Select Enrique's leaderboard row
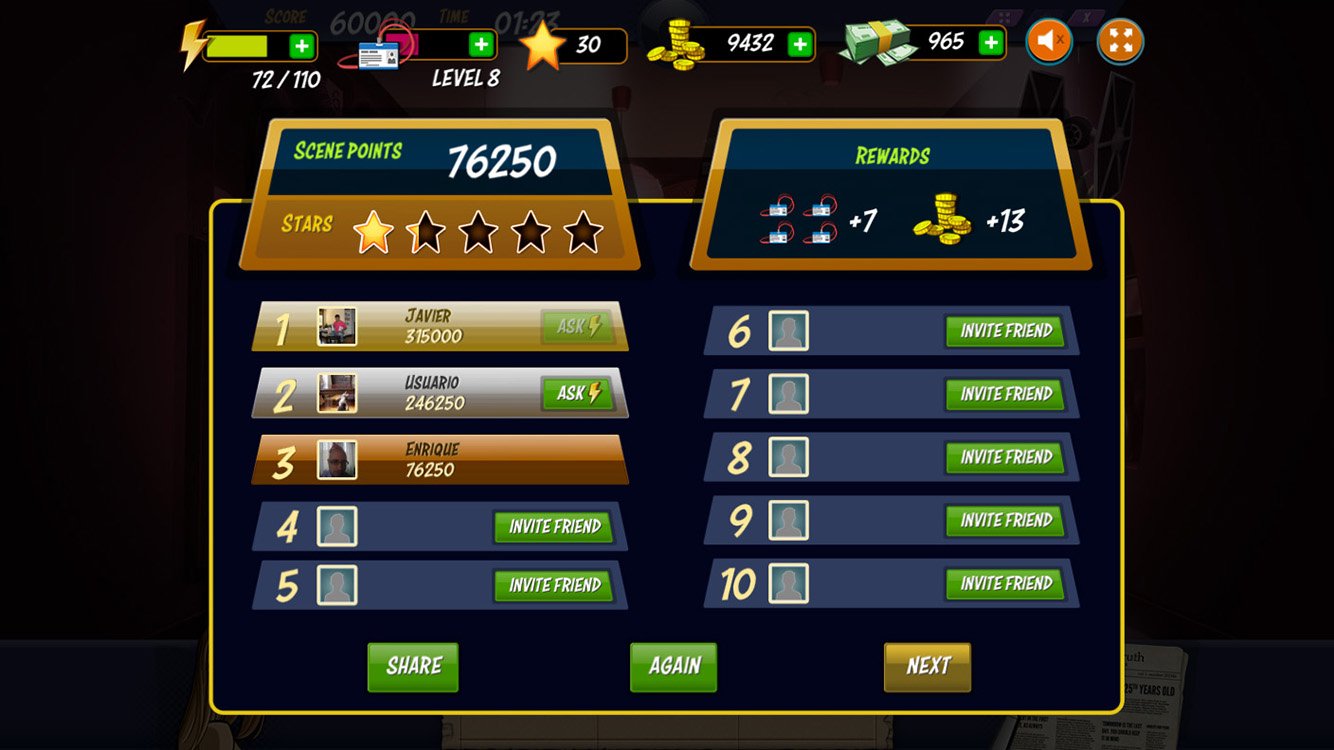This screenshot has width=1334, height=750. click(x=440, y=460)
